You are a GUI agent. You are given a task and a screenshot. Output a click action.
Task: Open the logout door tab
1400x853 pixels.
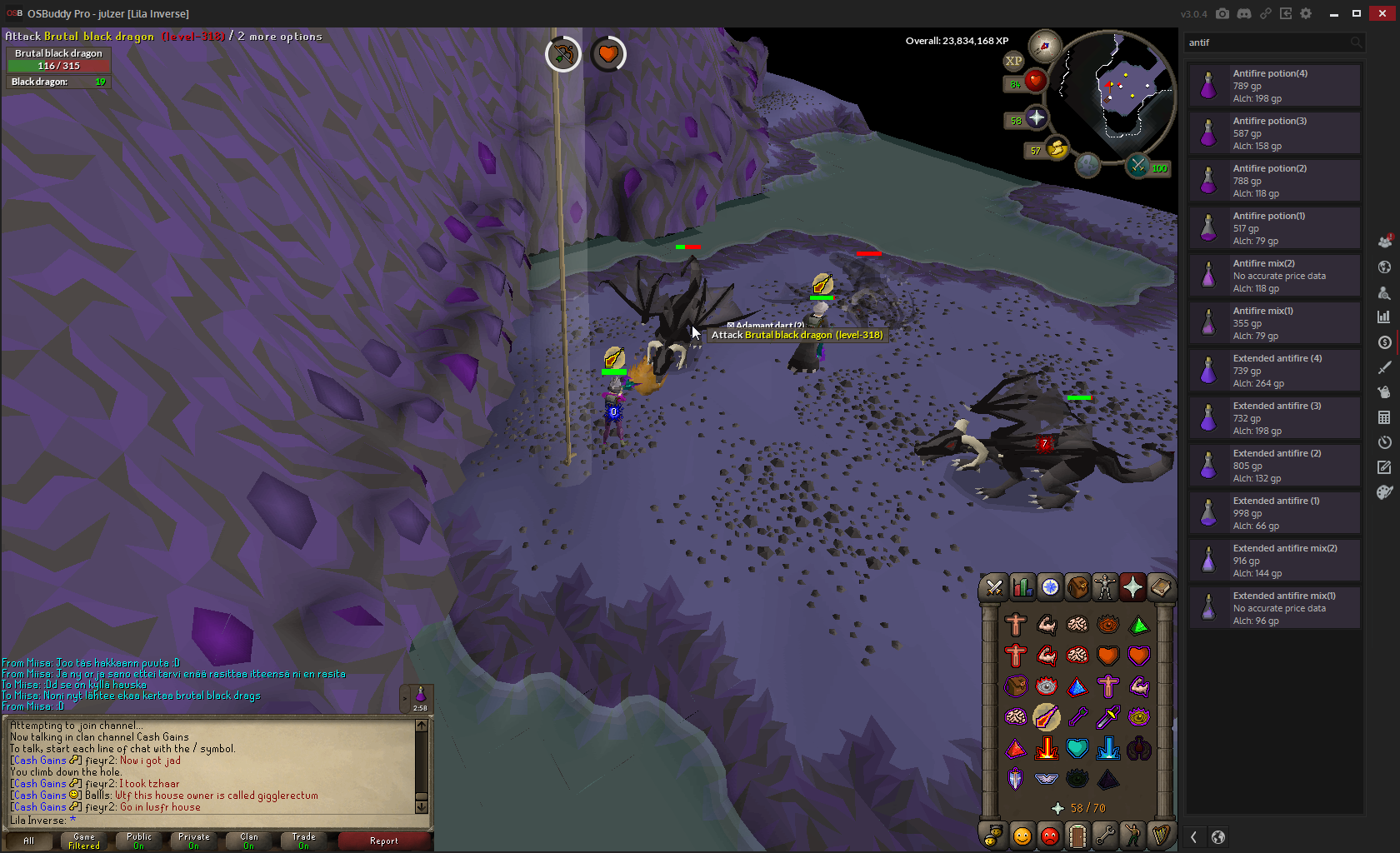1077,835
